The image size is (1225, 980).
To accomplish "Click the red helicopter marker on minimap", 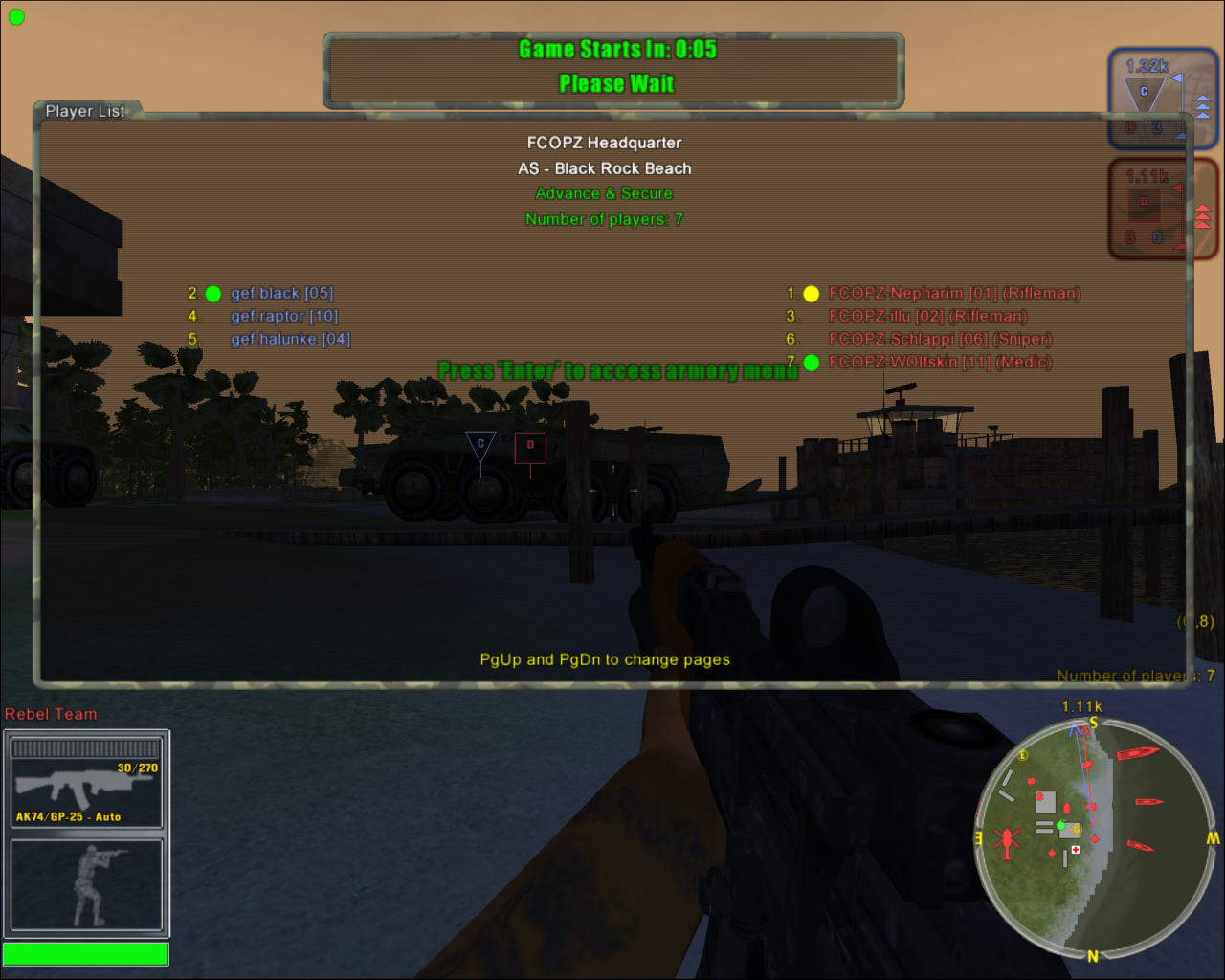I will (1007, 841).
